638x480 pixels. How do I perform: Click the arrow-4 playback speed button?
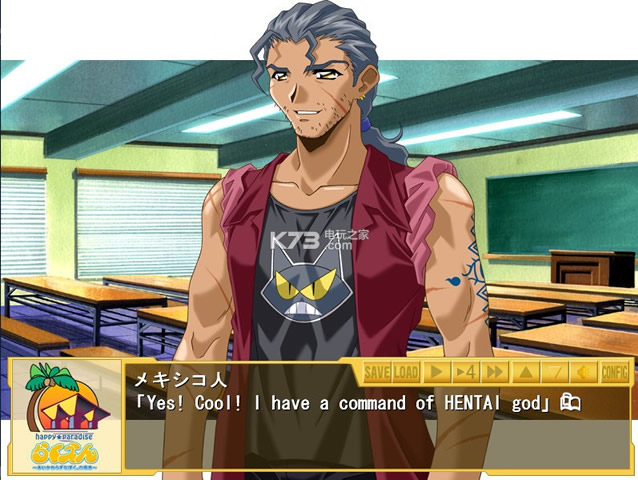point(466,373)
